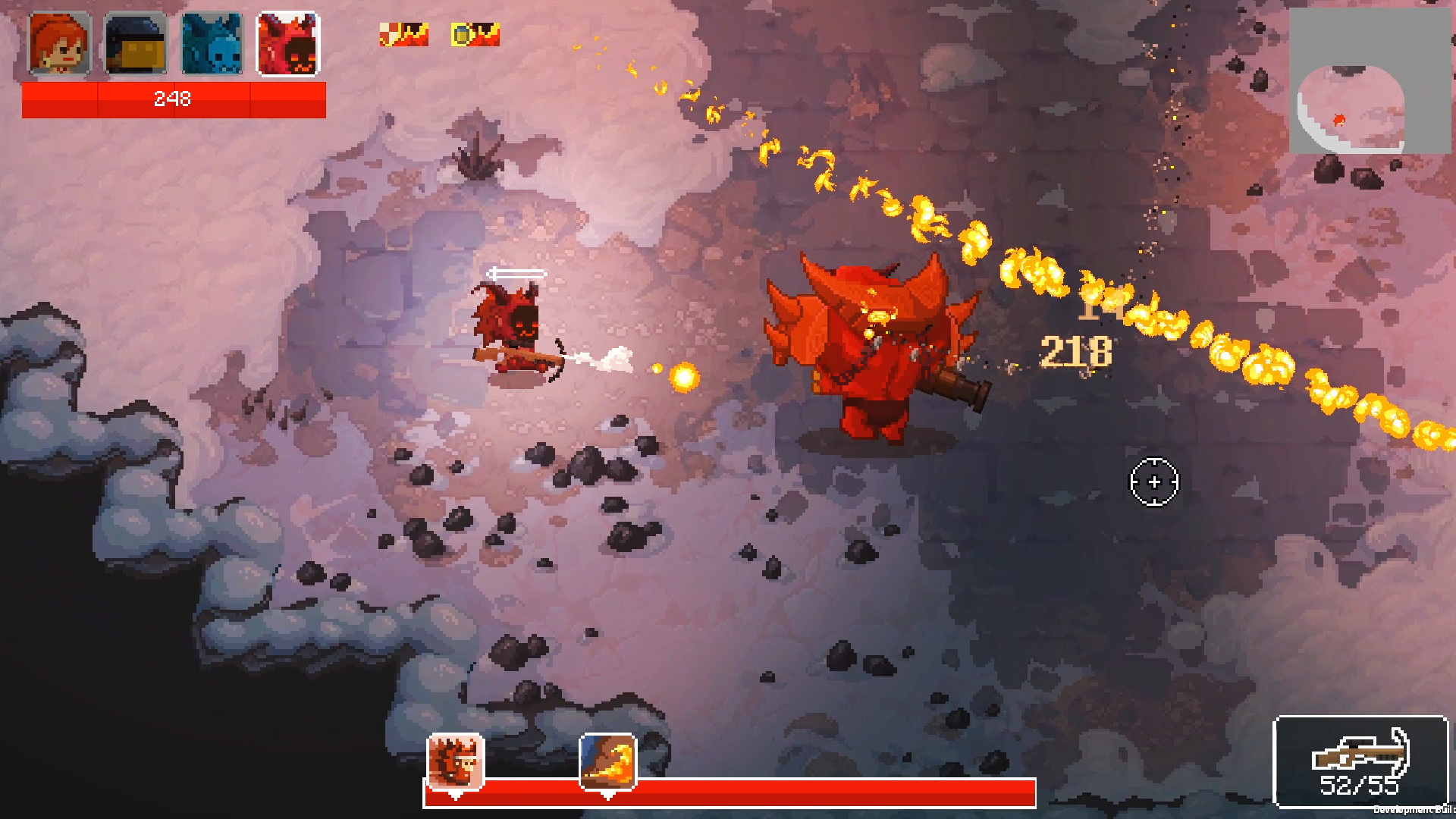
Task: Click the player marker on the minimap
Action: (1339, 120)
